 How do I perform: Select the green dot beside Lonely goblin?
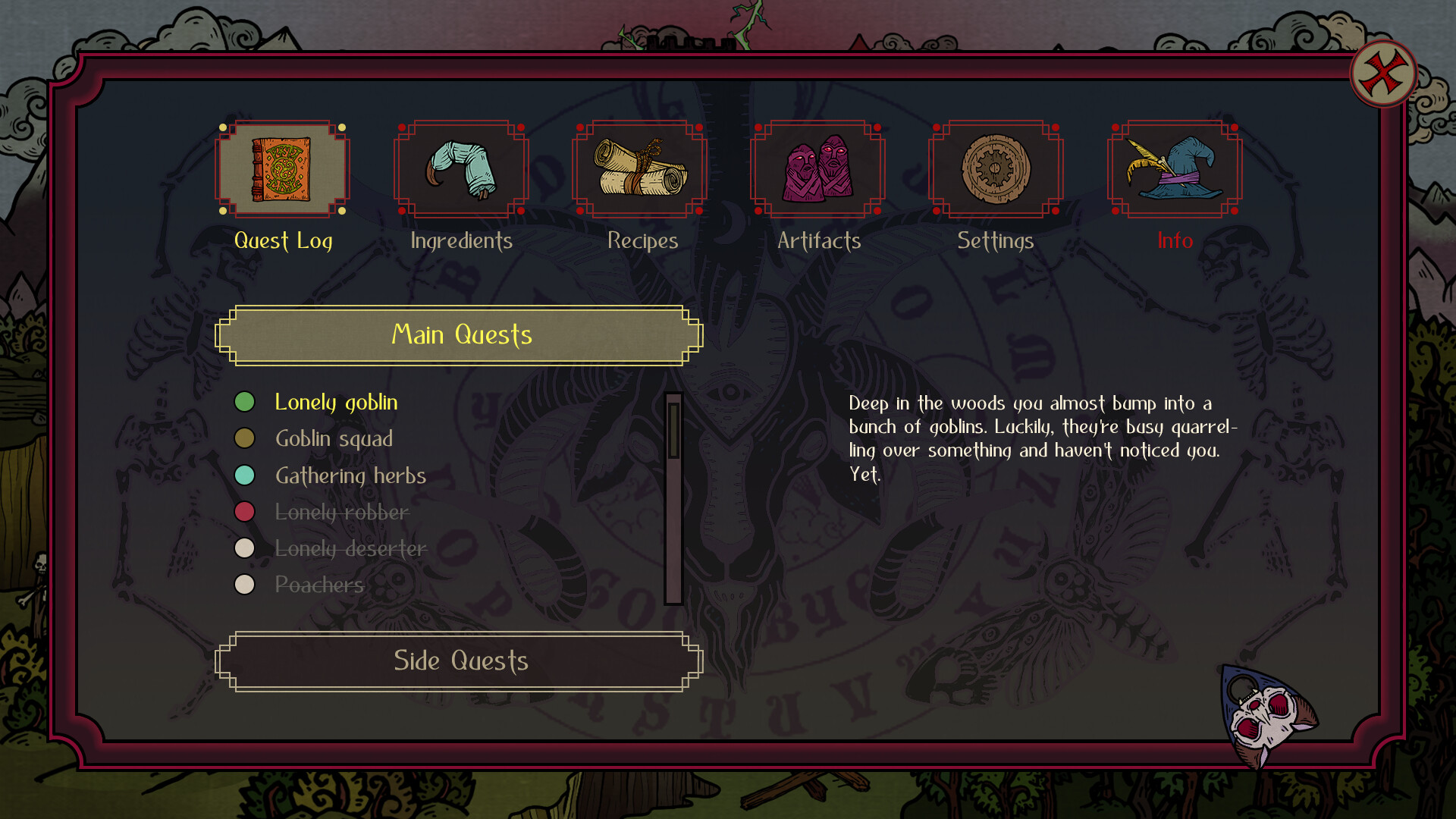coord(244,402)
